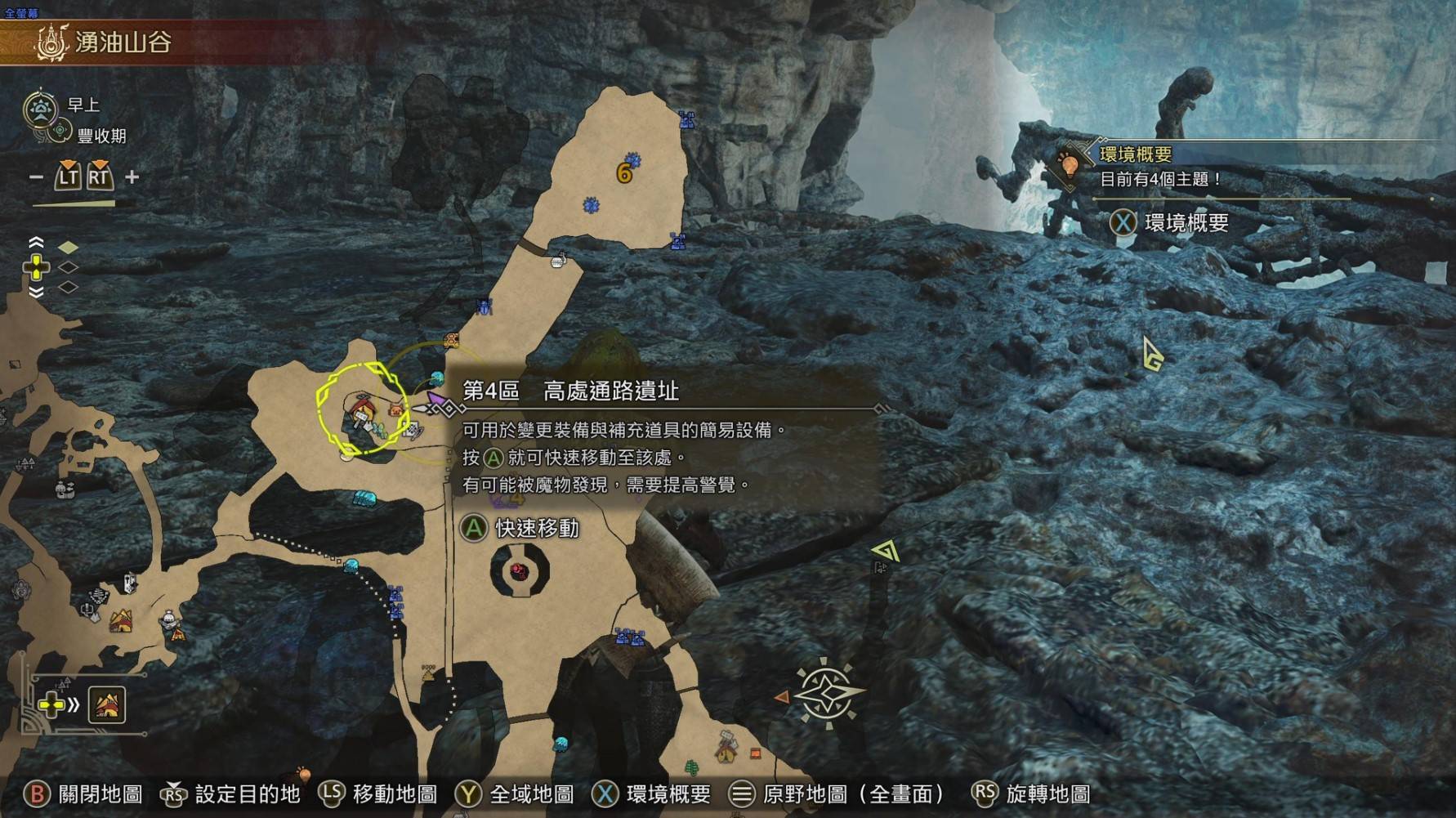Click the map zoom-out minus button
The width and height of the screenshot is (1456, 818).
tap(36, 177)
